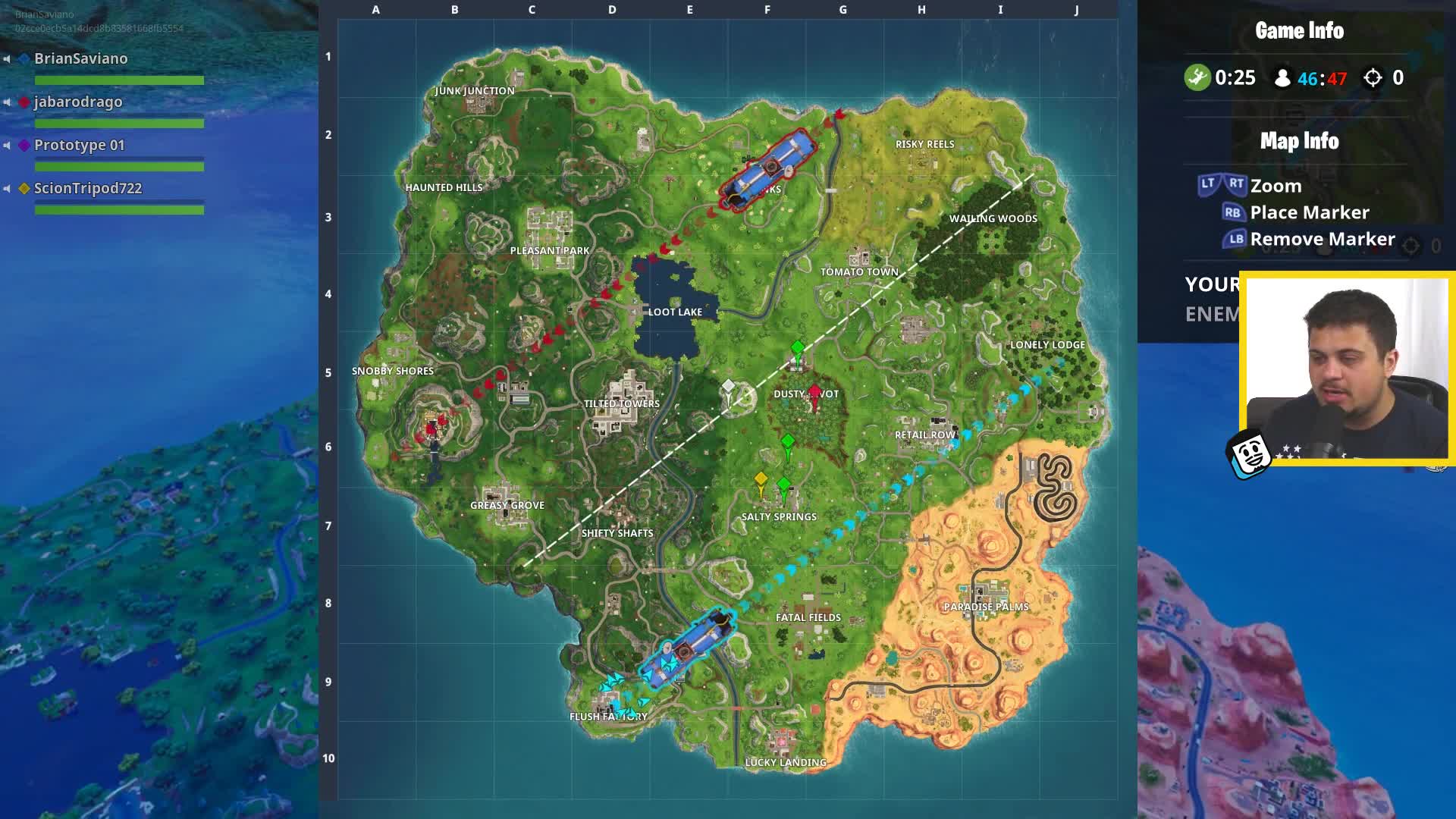Select the crosshair eliminations icon in Game Info
Screen dimensions: 1456x819
click(x=1373, y=77)
